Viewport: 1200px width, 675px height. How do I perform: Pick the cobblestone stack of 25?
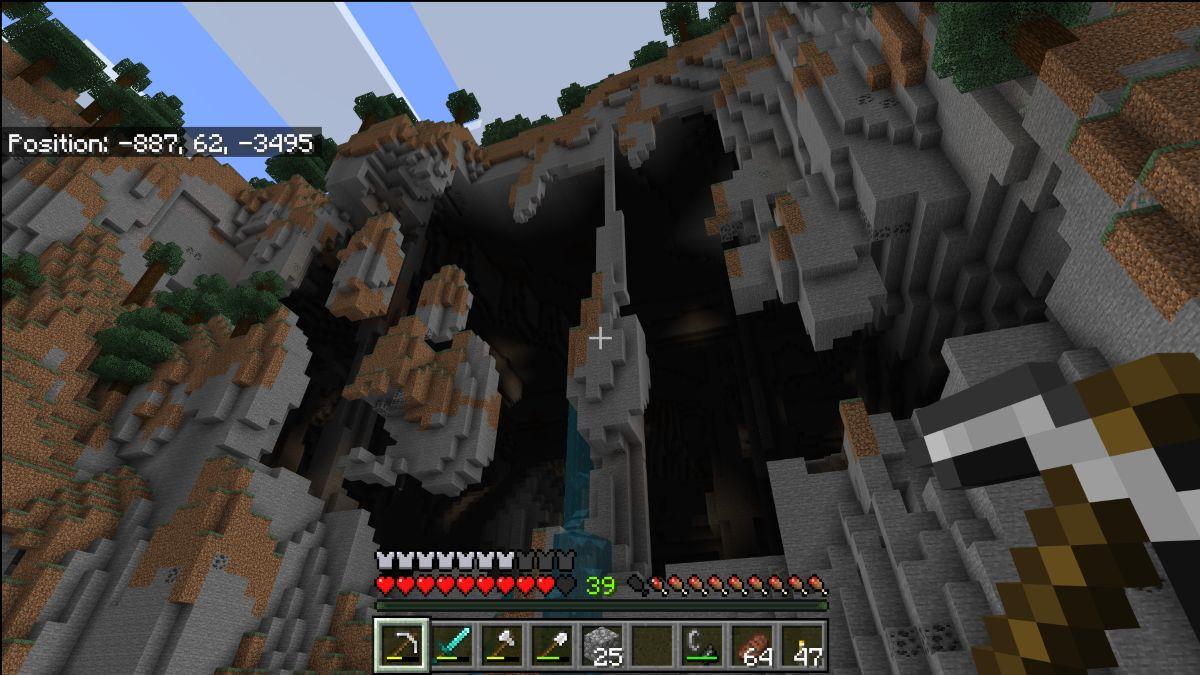(602, 645)
